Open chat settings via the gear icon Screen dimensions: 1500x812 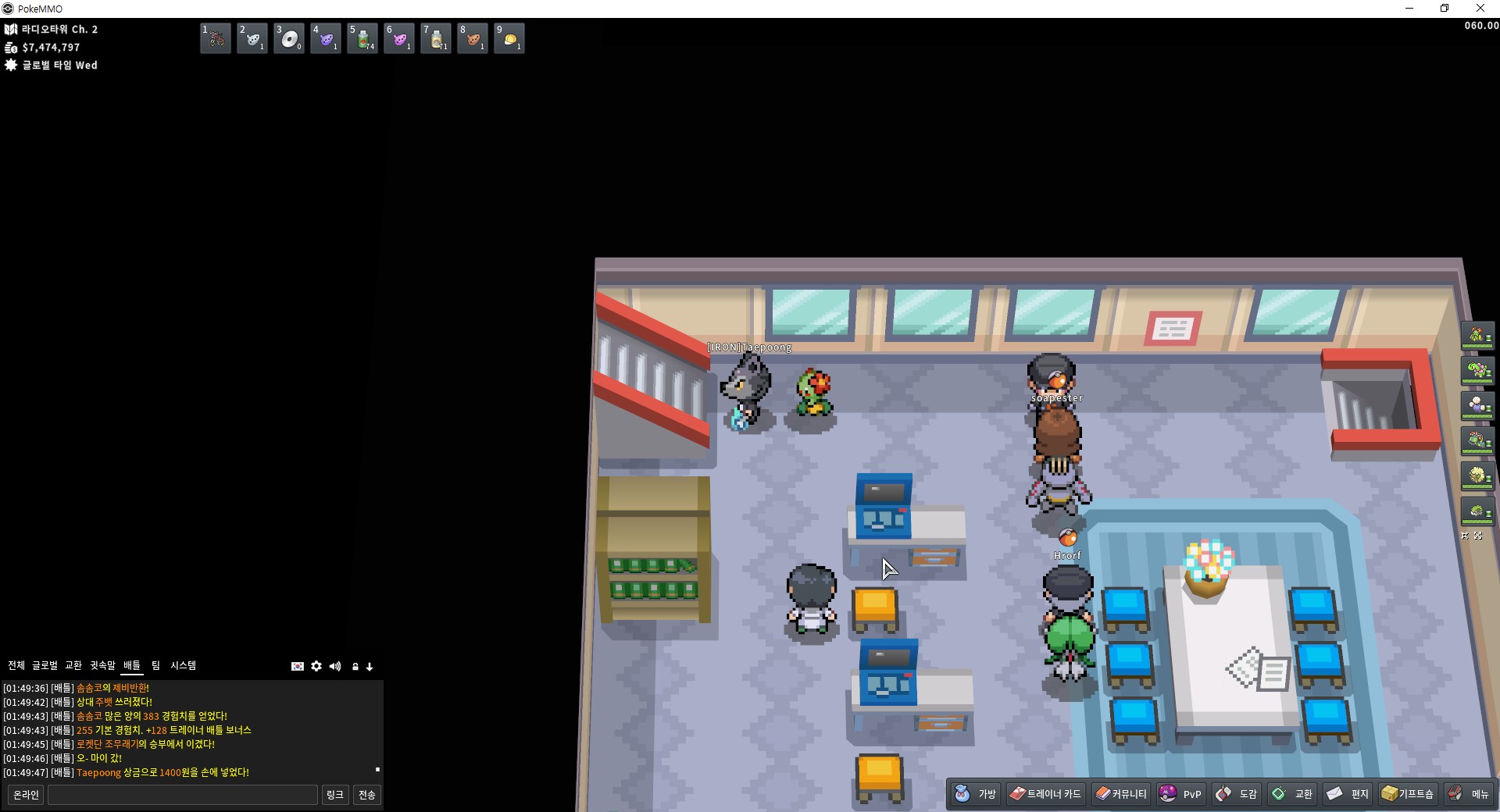click(316, 666)
